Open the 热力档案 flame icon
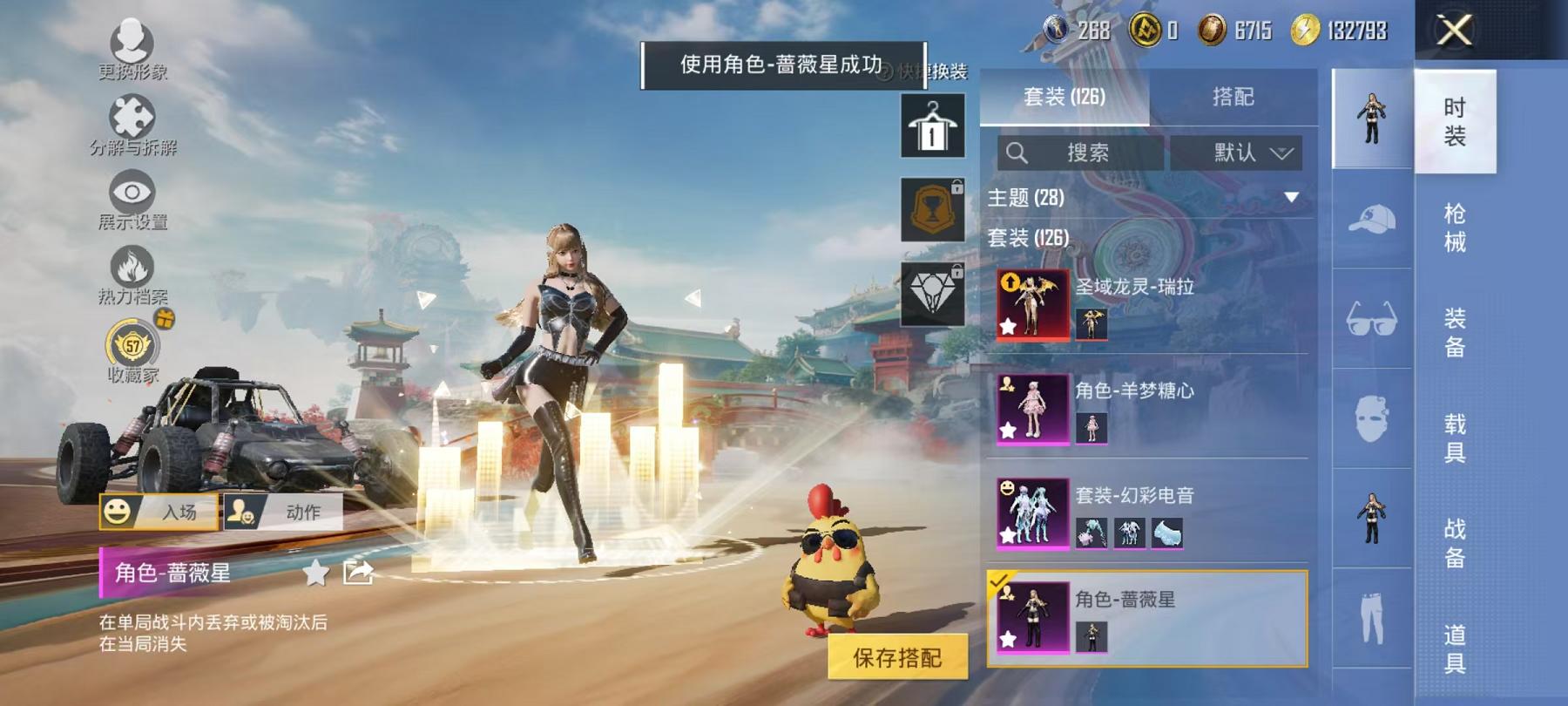Image resolution: width=1568 pixels, height=706 pixels. click(x=131, y=266)
